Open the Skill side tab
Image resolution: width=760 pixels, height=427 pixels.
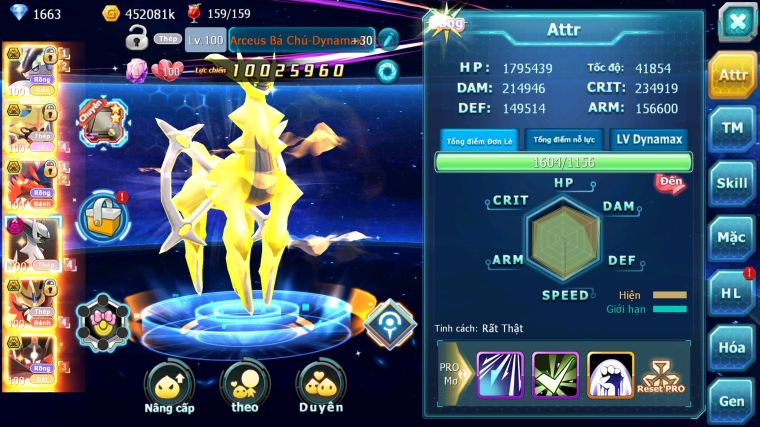(x=733, y=183)
